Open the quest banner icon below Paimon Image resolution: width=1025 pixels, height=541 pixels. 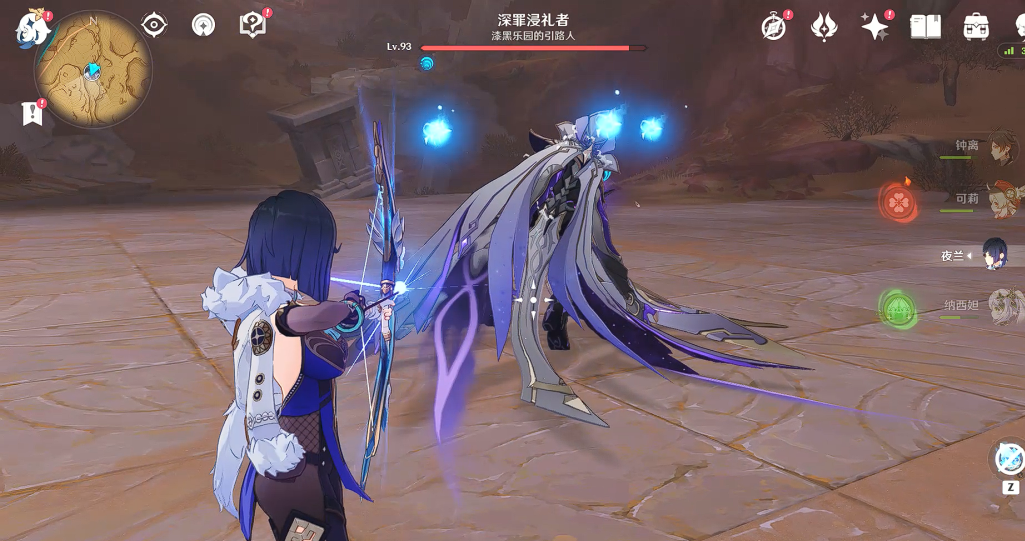[x=32, y=114]
